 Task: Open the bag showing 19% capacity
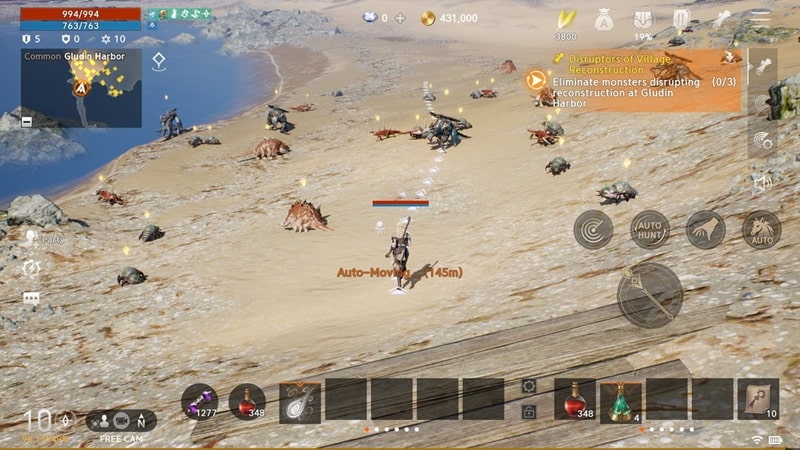644,20
